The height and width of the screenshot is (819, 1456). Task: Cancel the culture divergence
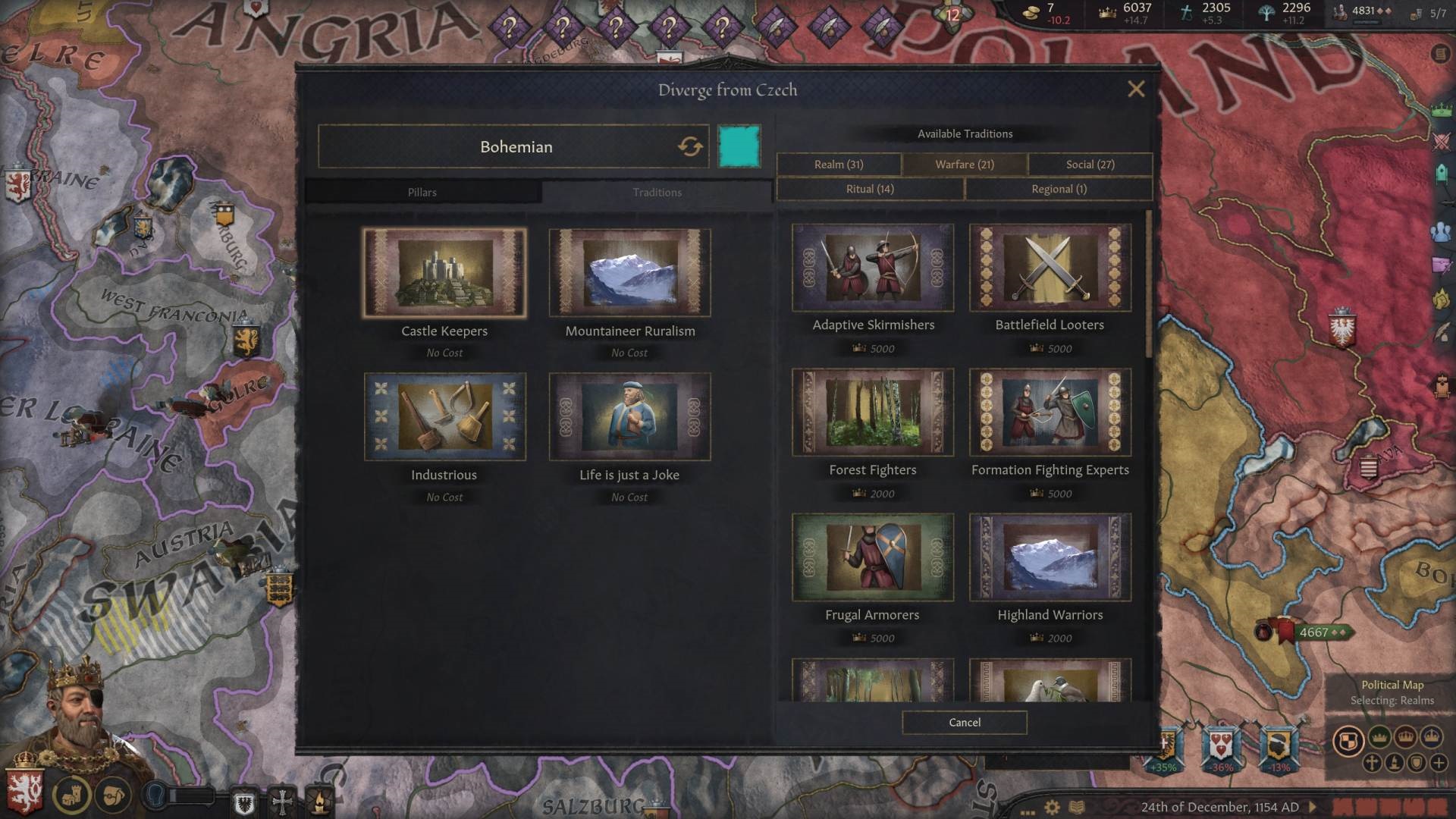964,723
